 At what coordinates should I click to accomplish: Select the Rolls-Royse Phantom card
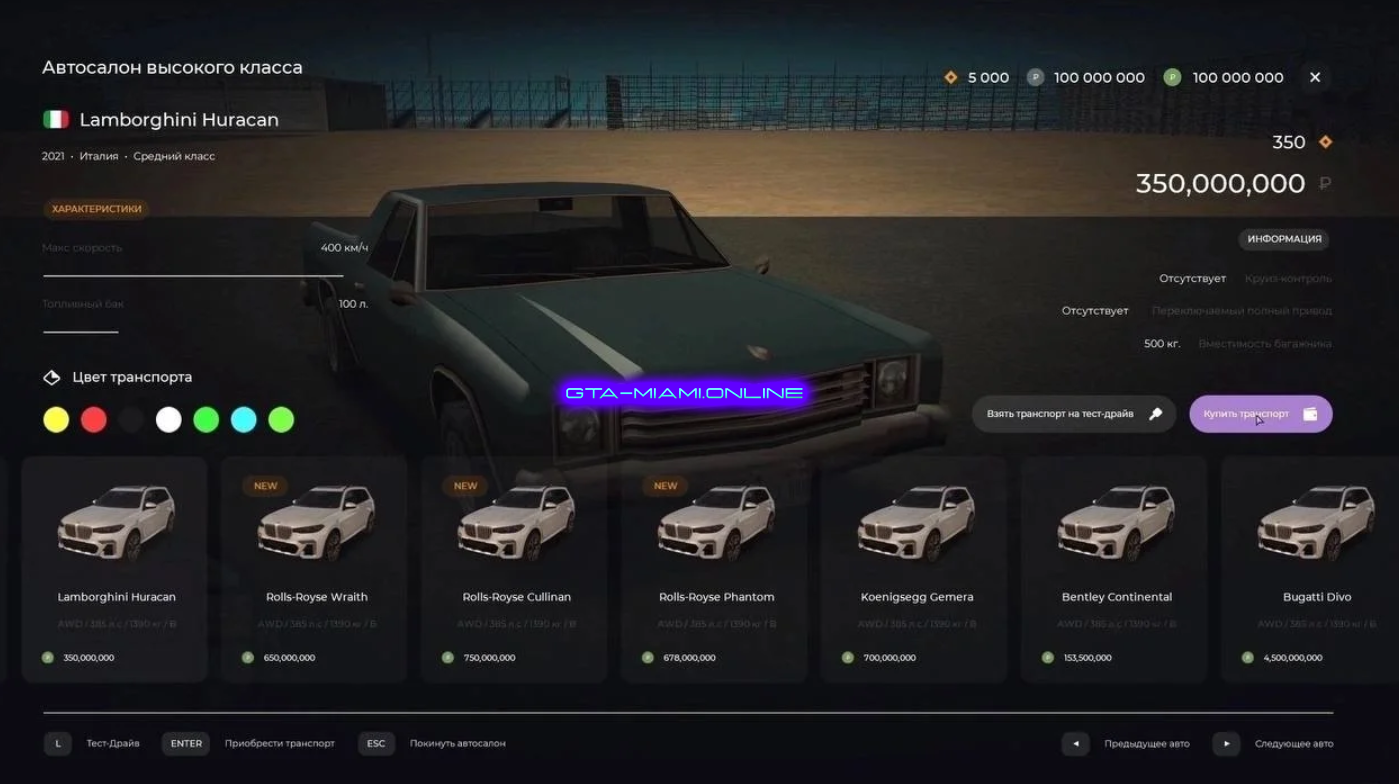click(715, 570)
